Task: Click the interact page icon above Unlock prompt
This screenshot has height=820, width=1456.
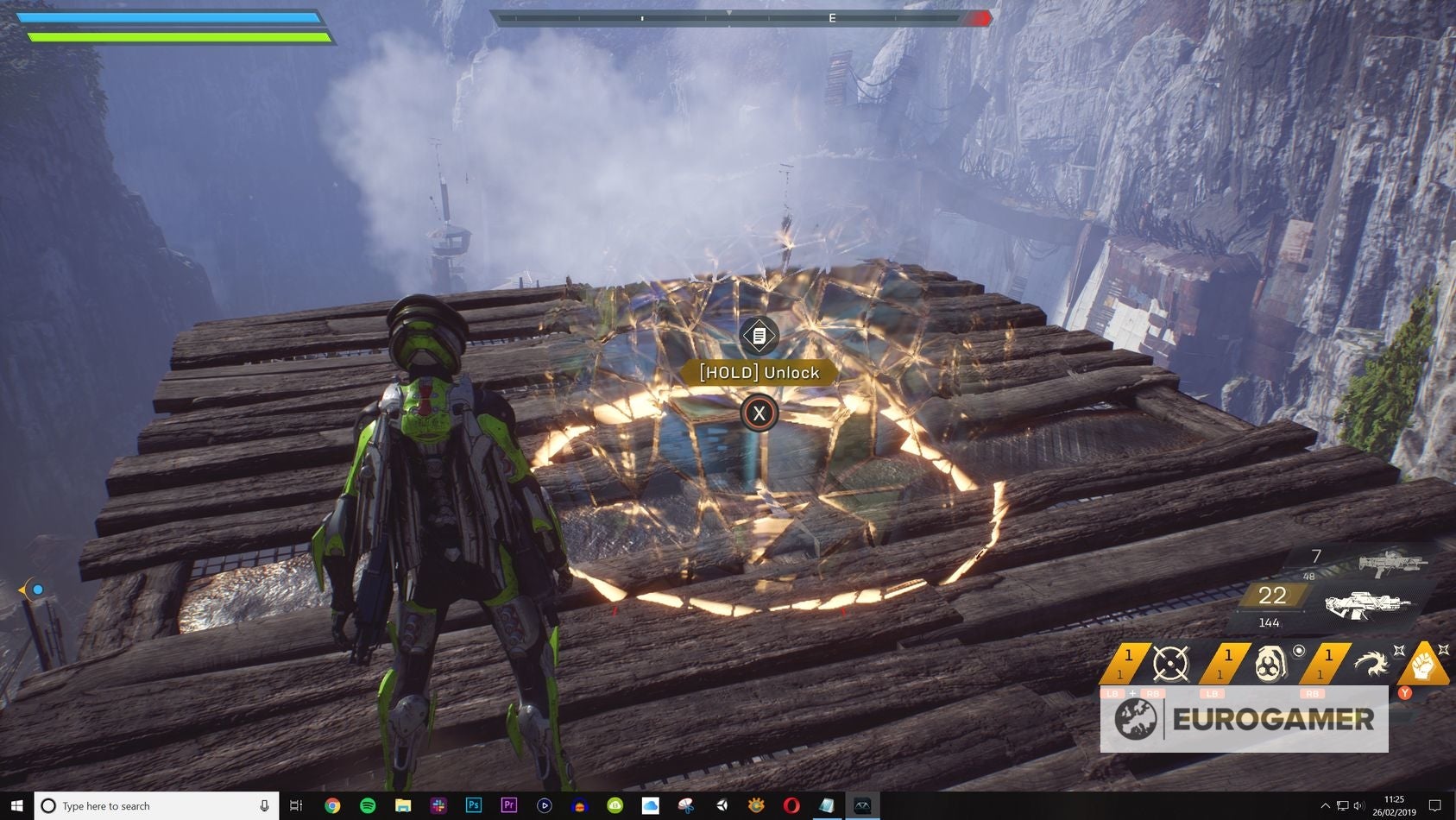Action: (x=759, y=337)
